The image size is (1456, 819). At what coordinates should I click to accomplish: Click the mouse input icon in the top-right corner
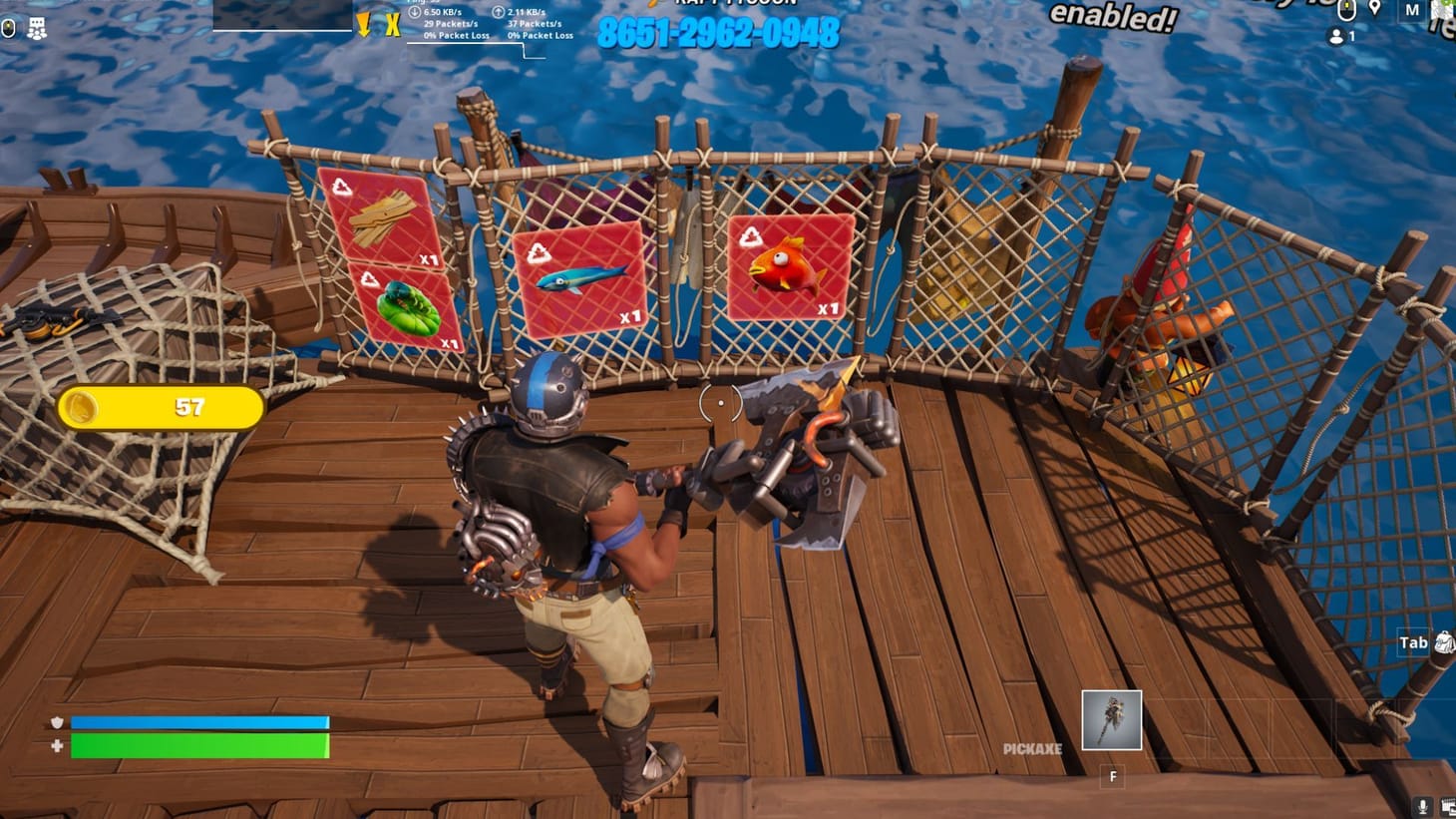pyautogui.click(x=1346, y=9)
